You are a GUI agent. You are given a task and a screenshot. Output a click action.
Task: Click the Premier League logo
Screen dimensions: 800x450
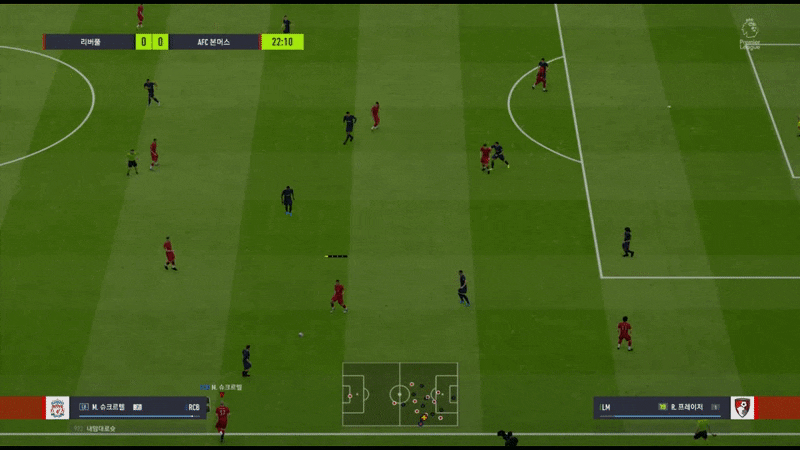click(750, 33)
